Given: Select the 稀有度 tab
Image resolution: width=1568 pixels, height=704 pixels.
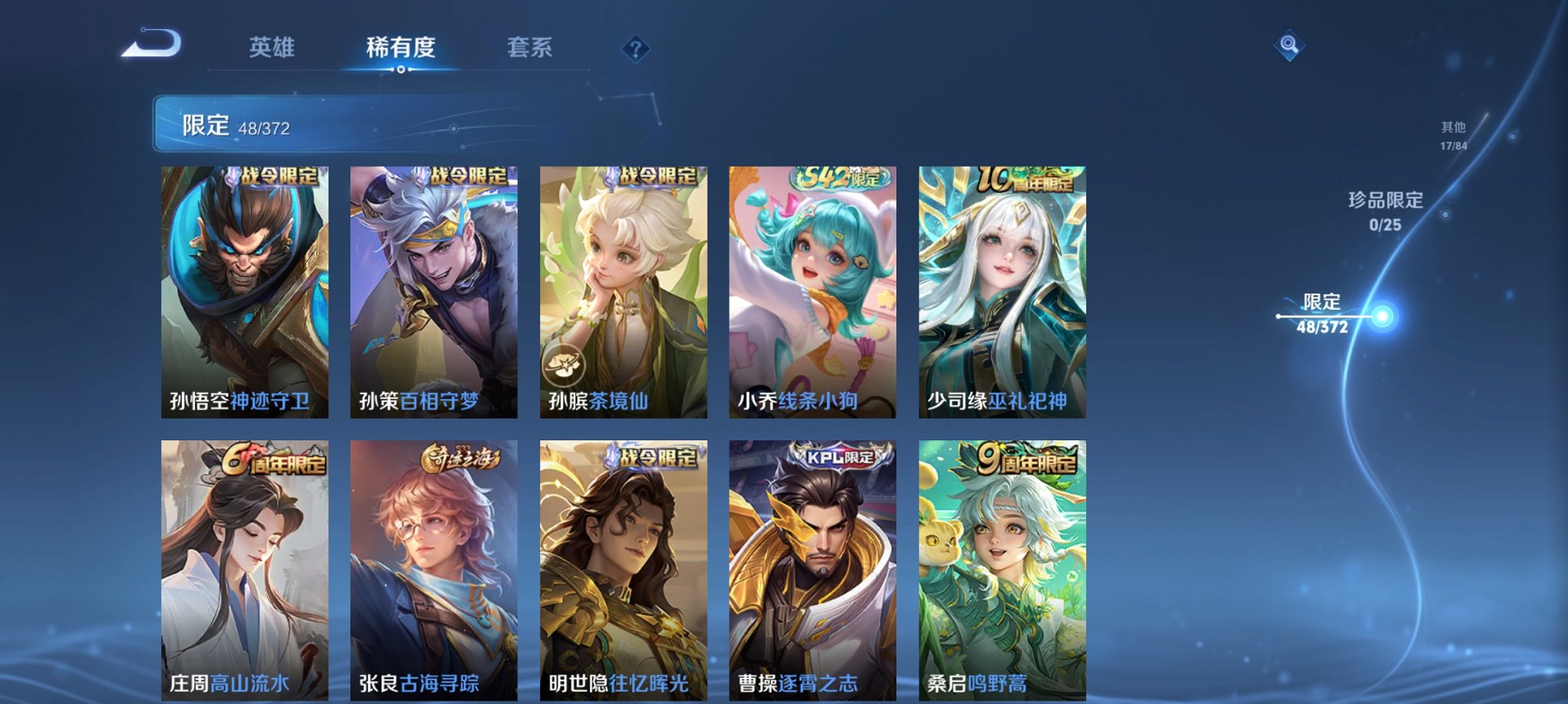Looking at the screenshot, I should click(401, 47).
